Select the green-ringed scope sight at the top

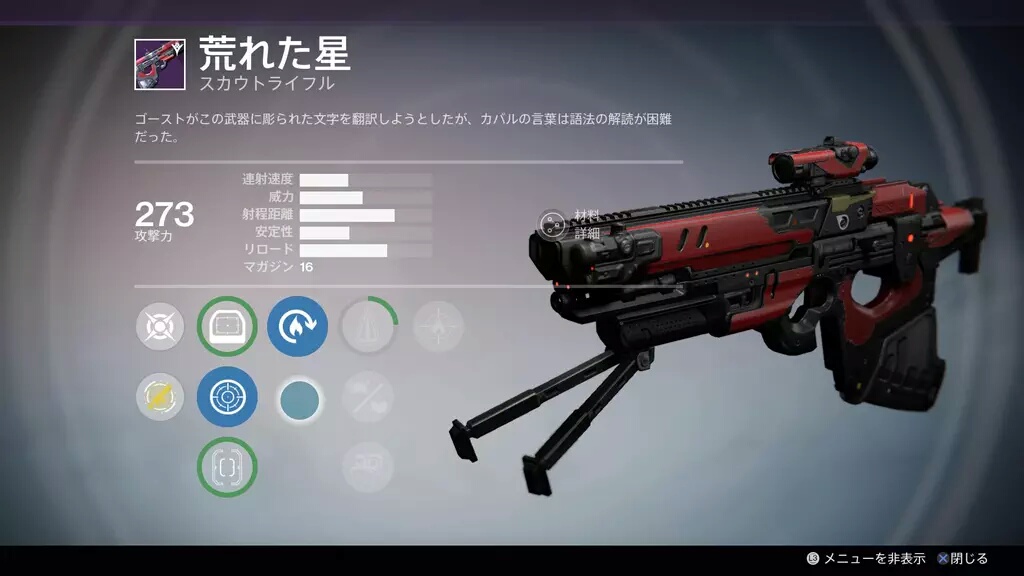click(227, 327)
